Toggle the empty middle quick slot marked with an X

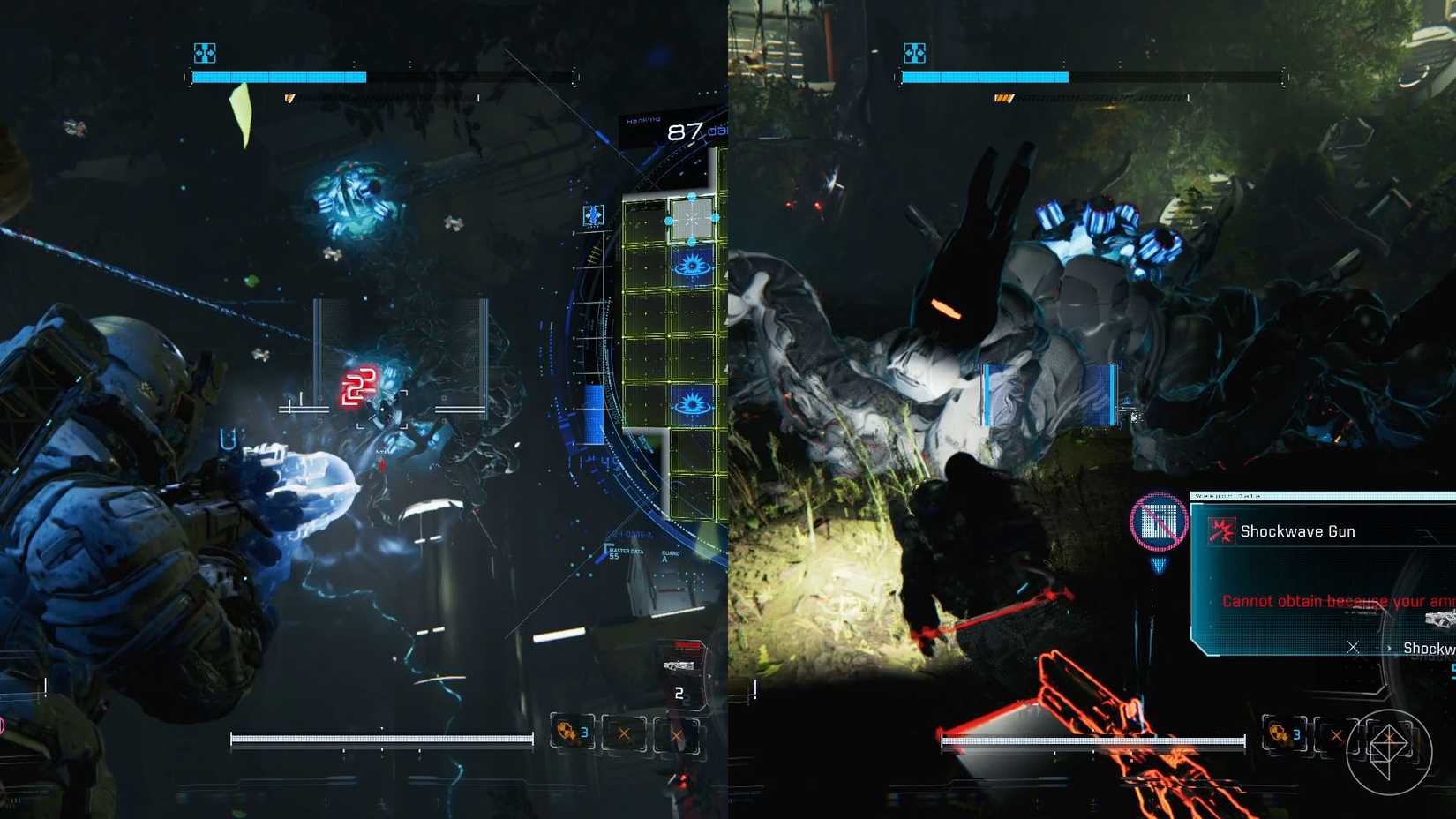point(625,733)
